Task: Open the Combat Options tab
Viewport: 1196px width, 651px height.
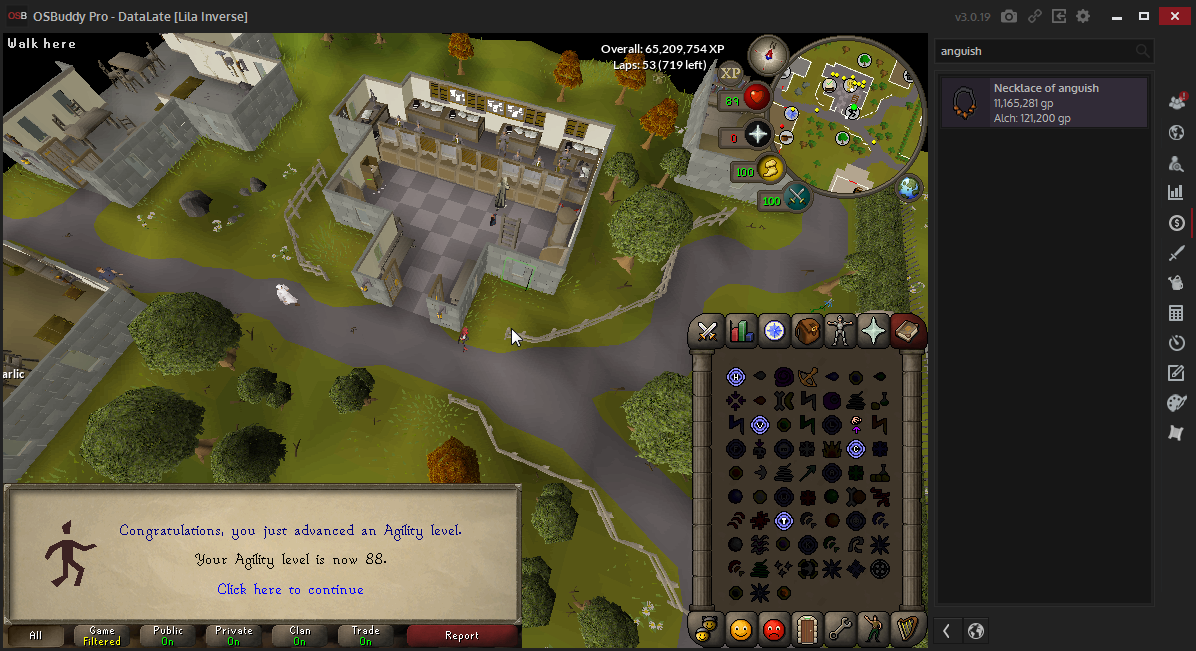Action: pyautogui.click(x=709, y=331)
